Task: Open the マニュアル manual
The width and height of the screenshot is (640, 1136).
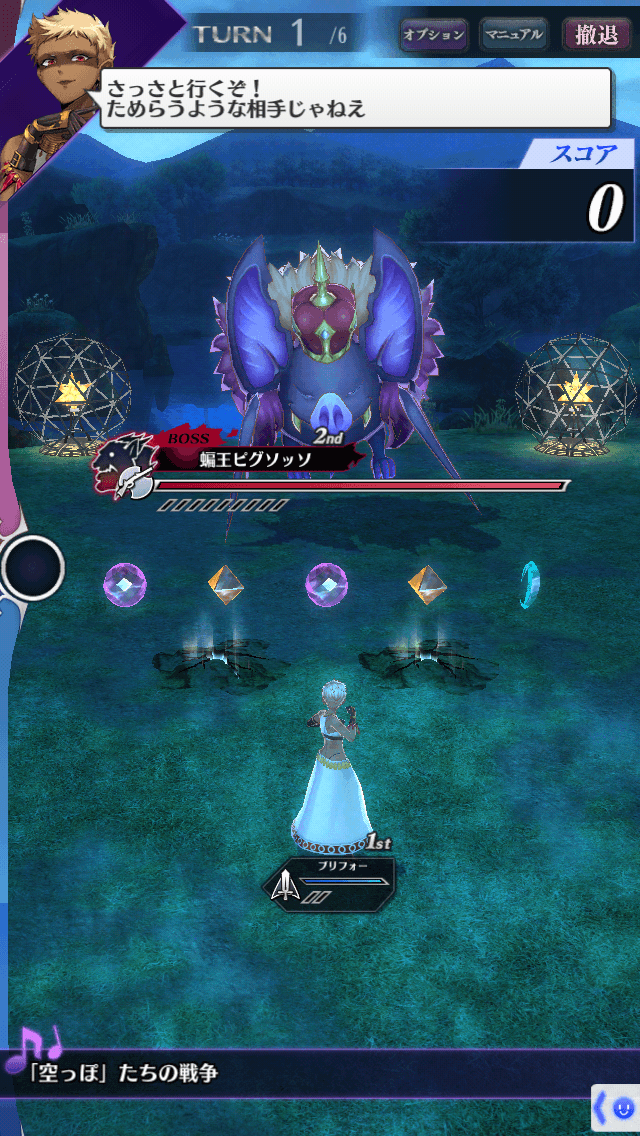Action: [513, 35]
